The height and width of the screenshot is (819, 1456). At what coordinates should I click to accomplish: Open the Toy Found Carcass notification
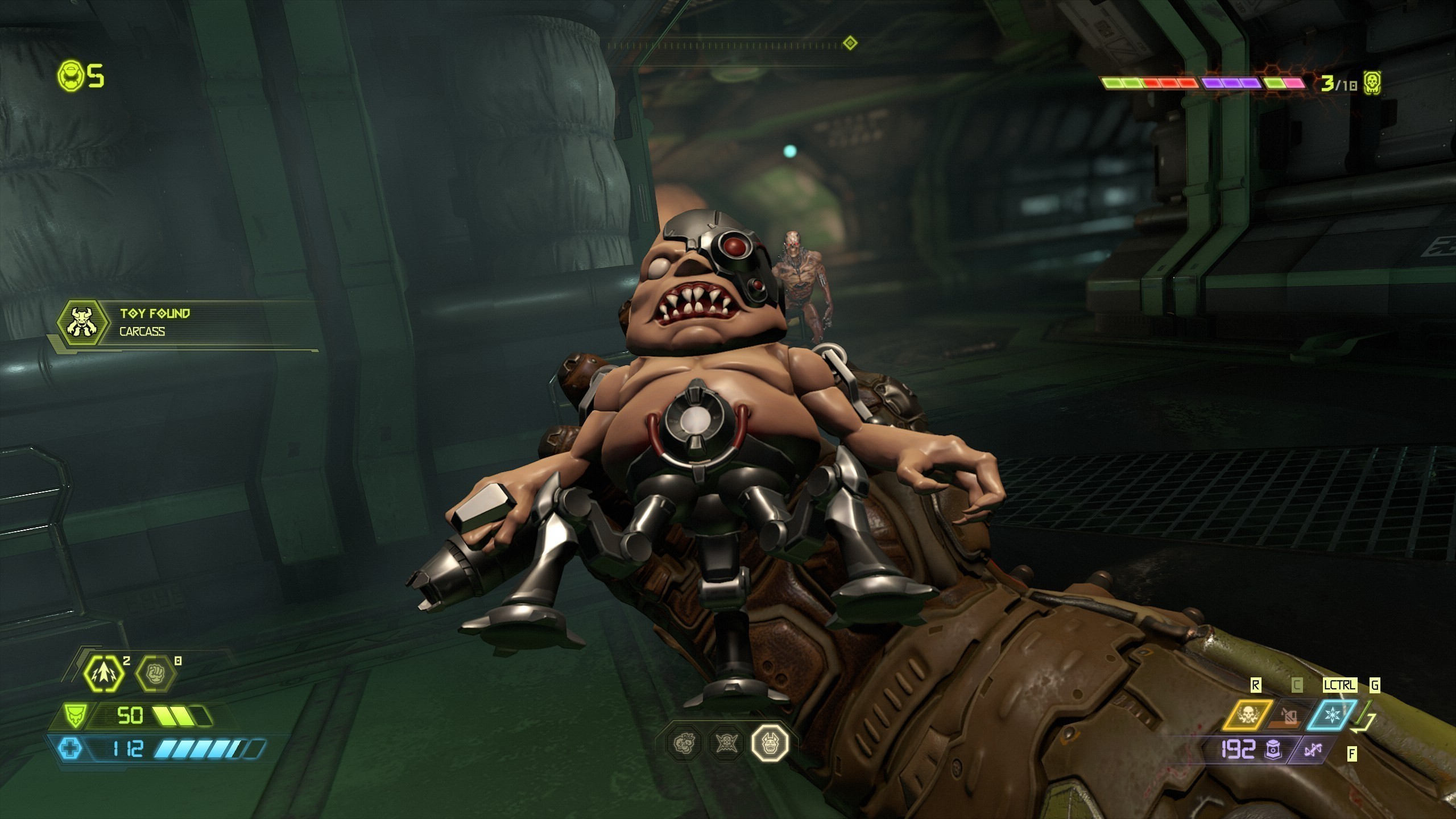[x=188, y=322]
